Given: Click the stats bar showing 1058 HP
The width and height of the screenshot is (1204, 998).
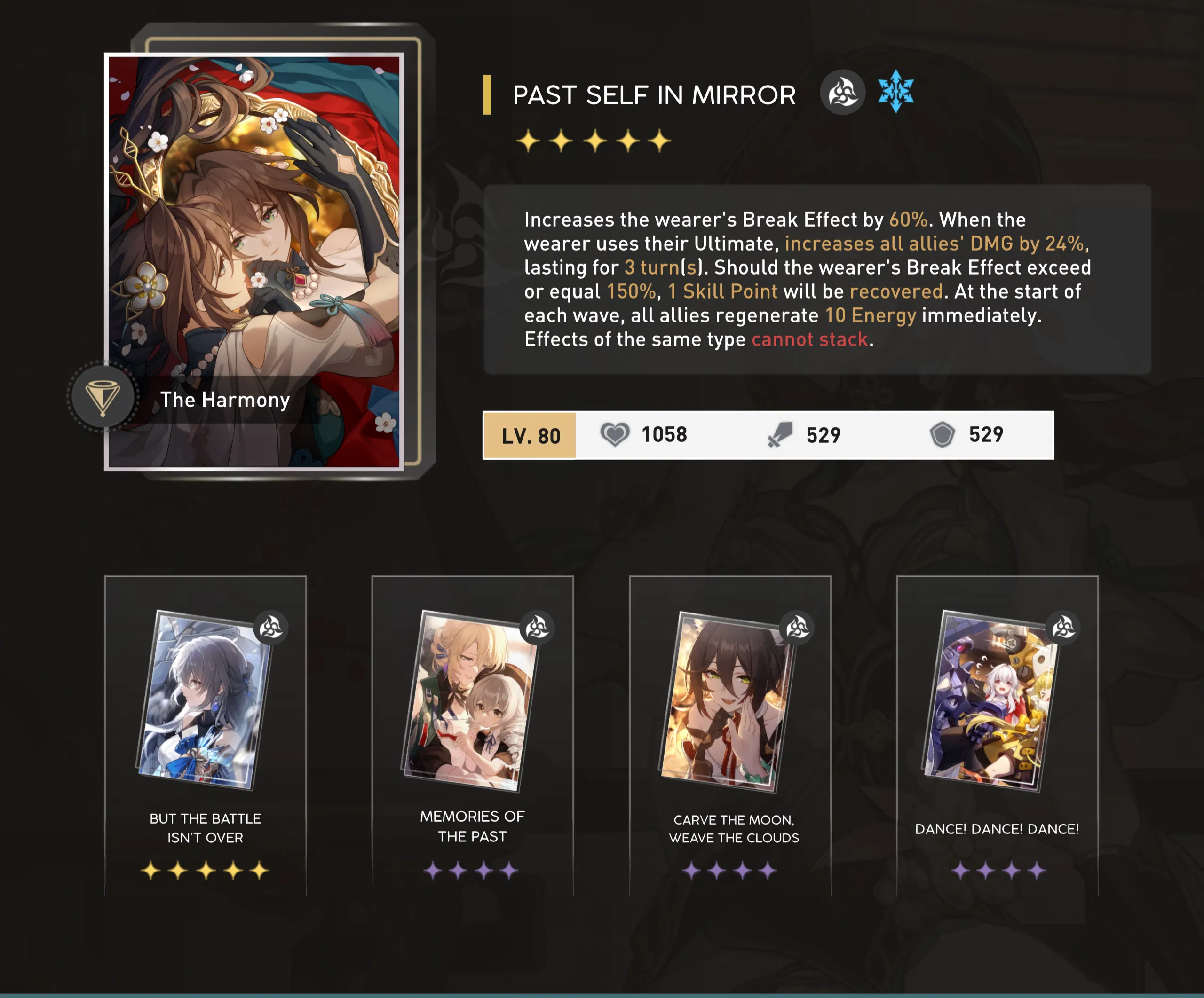Looking at the screenshot, I should [768, 435].
